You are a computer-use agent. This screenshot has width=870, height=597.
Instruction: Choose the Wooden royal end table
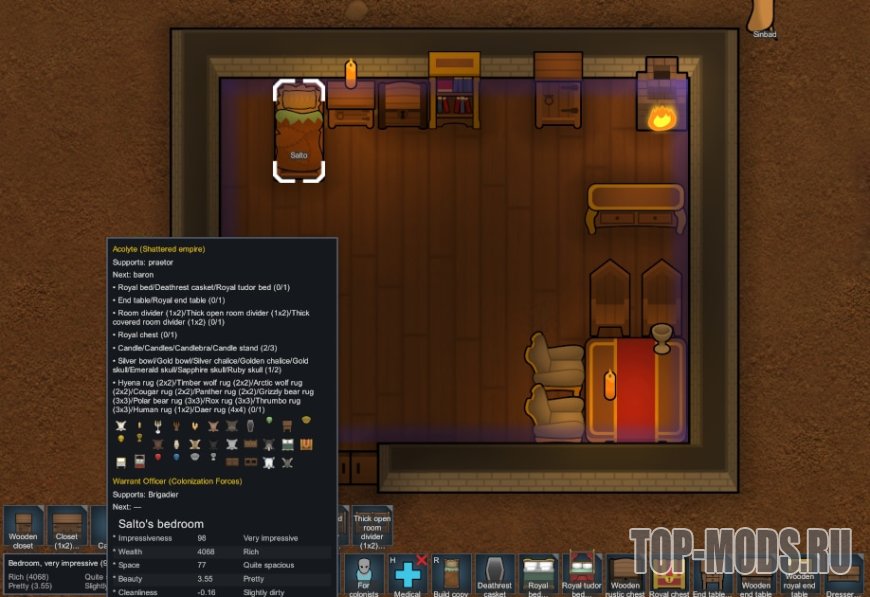pyautogui.click(x=799, y=576)
